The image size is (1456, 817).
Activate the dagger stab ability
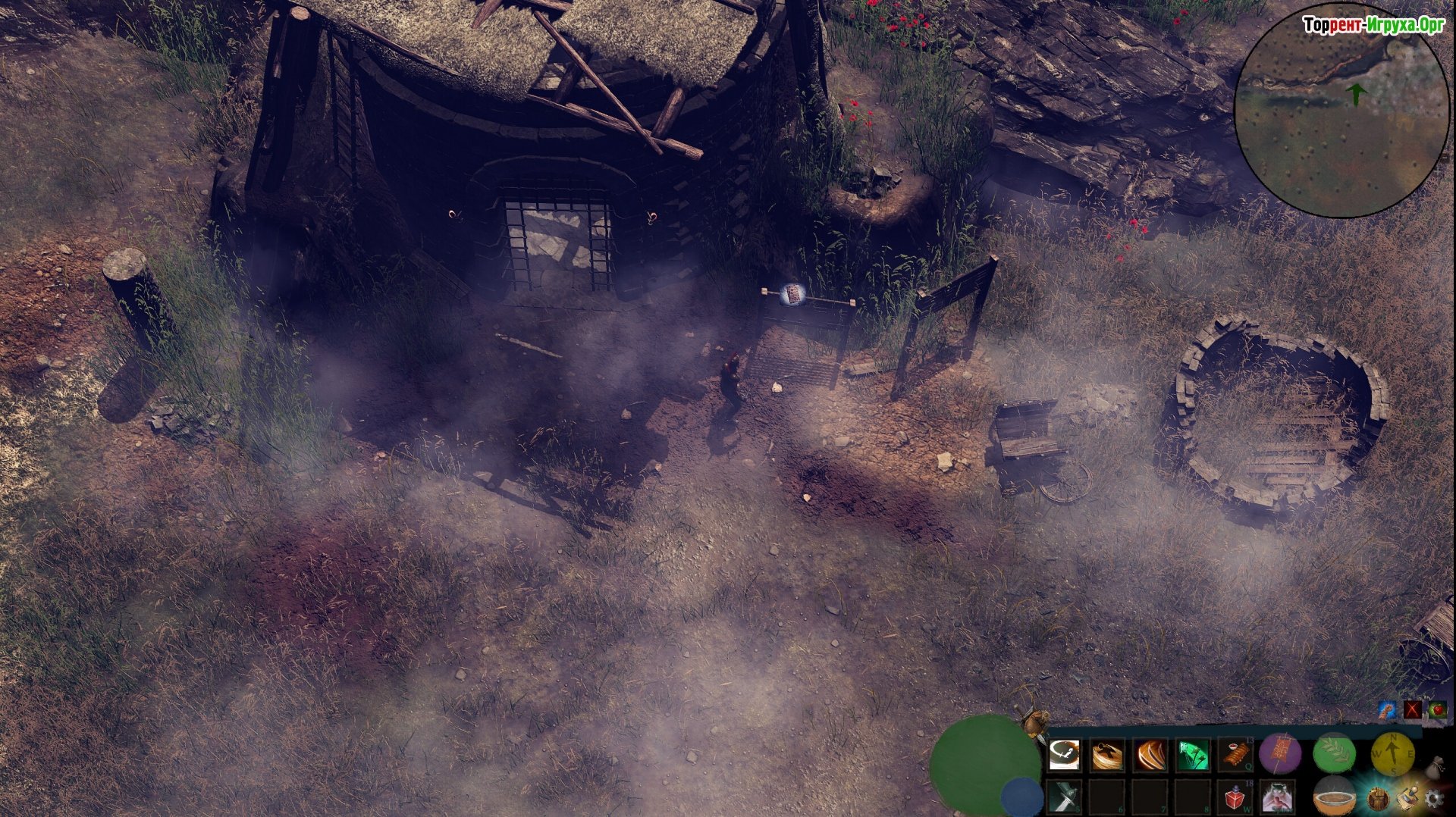pyautogui.click(x=1064, y=797)
